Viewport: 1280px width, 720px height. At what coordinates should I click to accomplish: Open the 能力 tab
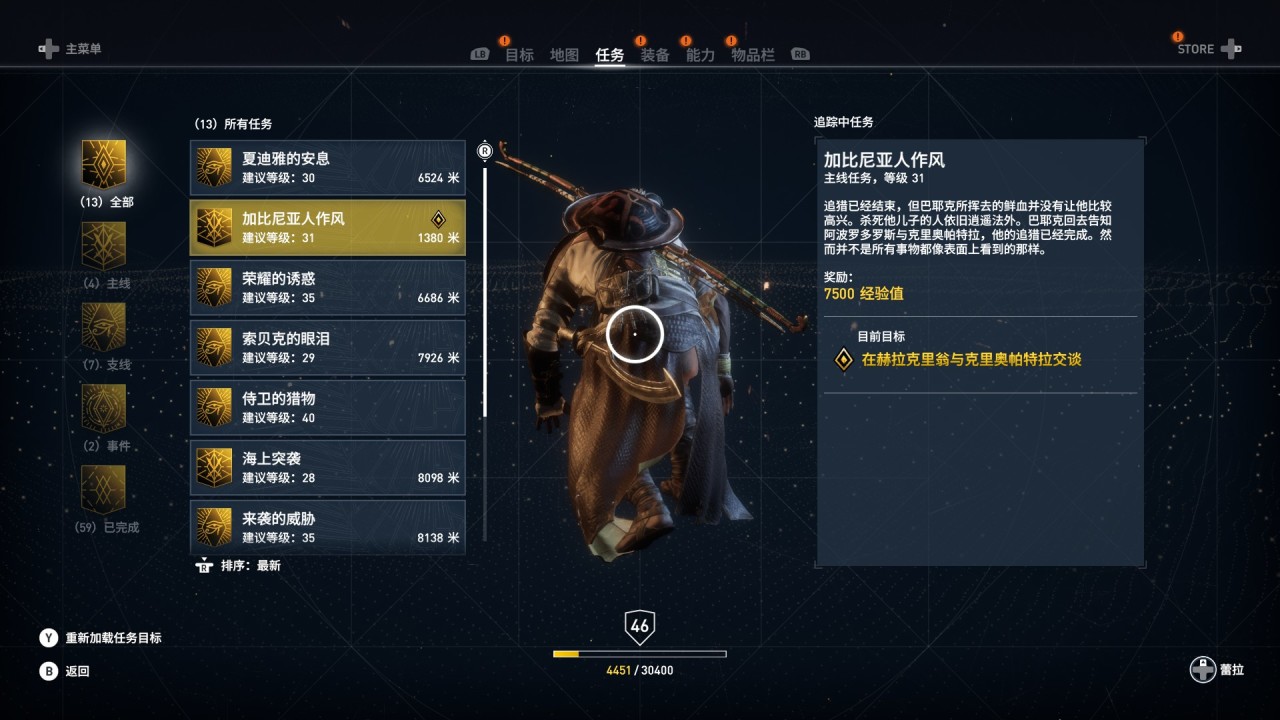(700, 55)
